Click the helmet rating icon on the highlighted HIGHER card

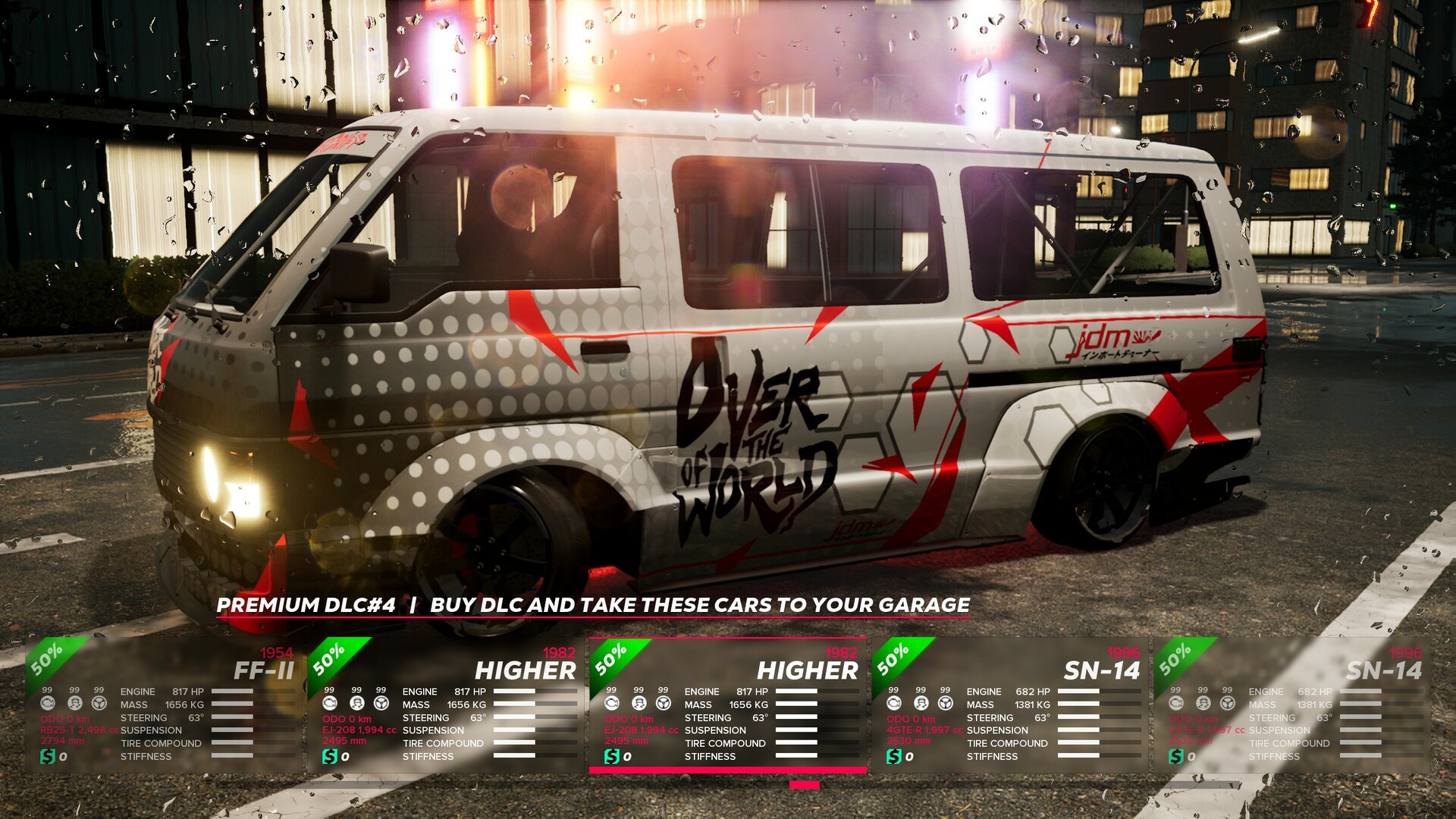pyautogui.click(x=639, y=704)
